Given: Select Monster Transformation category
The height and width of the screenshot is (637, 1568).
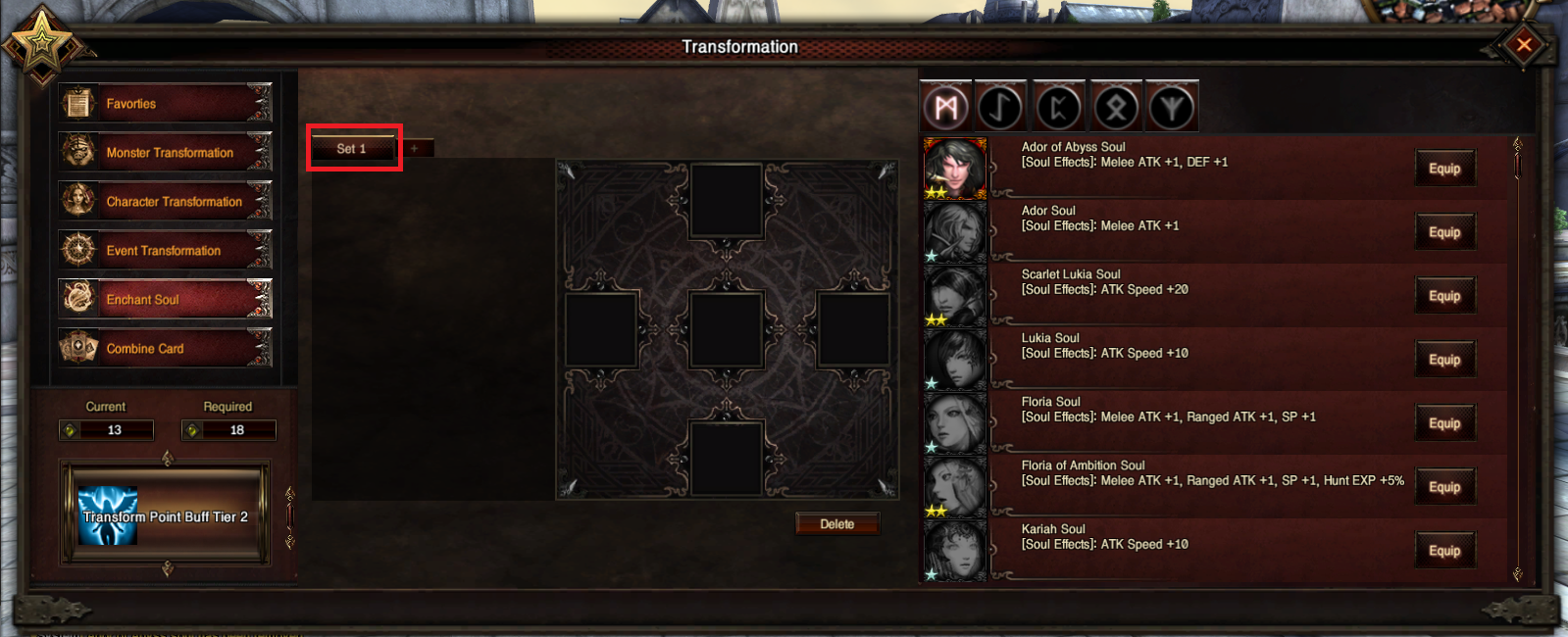Looking at the screenshot, I should click(x=165, y=153).
